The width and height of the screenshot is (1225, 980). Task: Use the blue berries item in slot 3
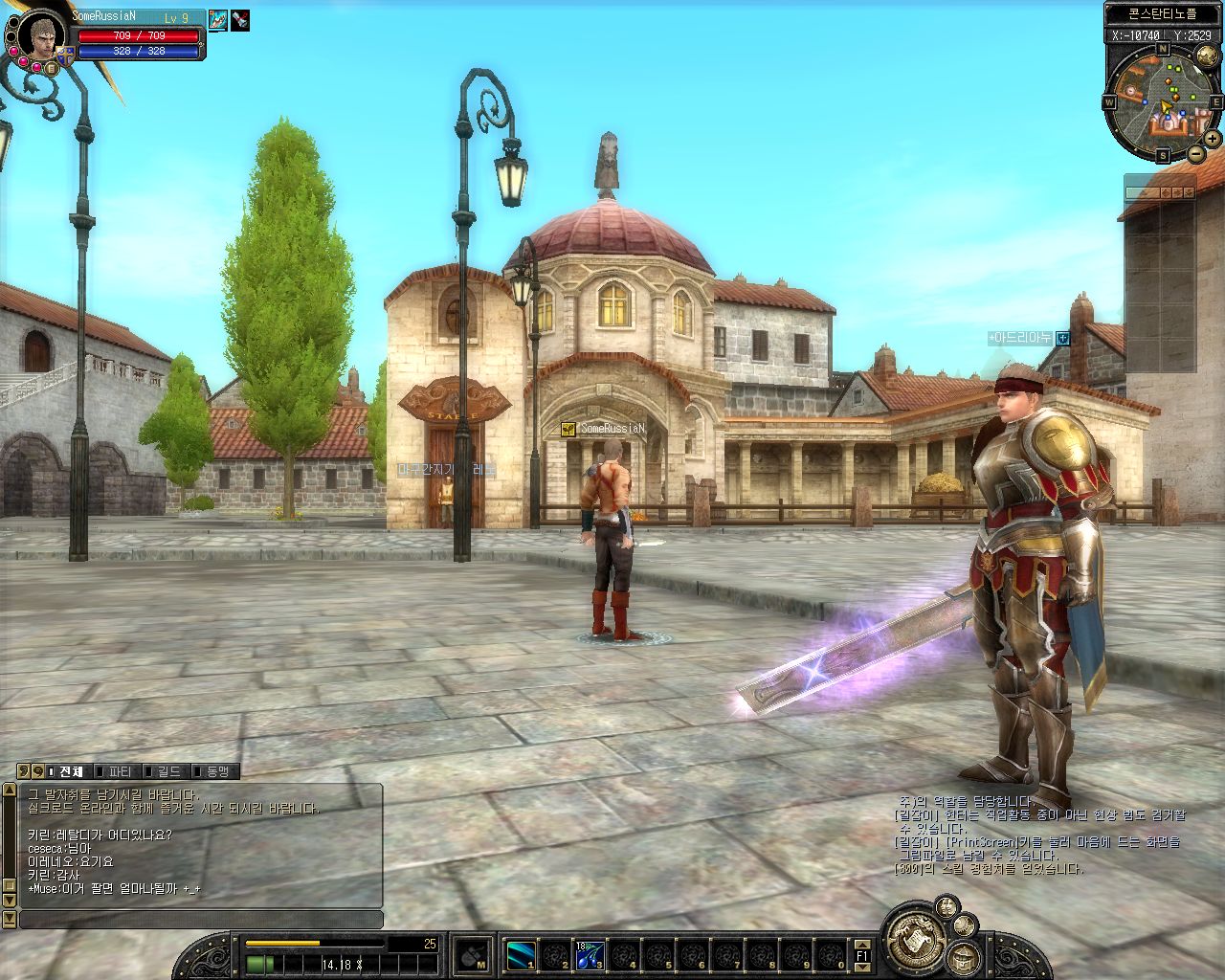[x=589, y=954]
